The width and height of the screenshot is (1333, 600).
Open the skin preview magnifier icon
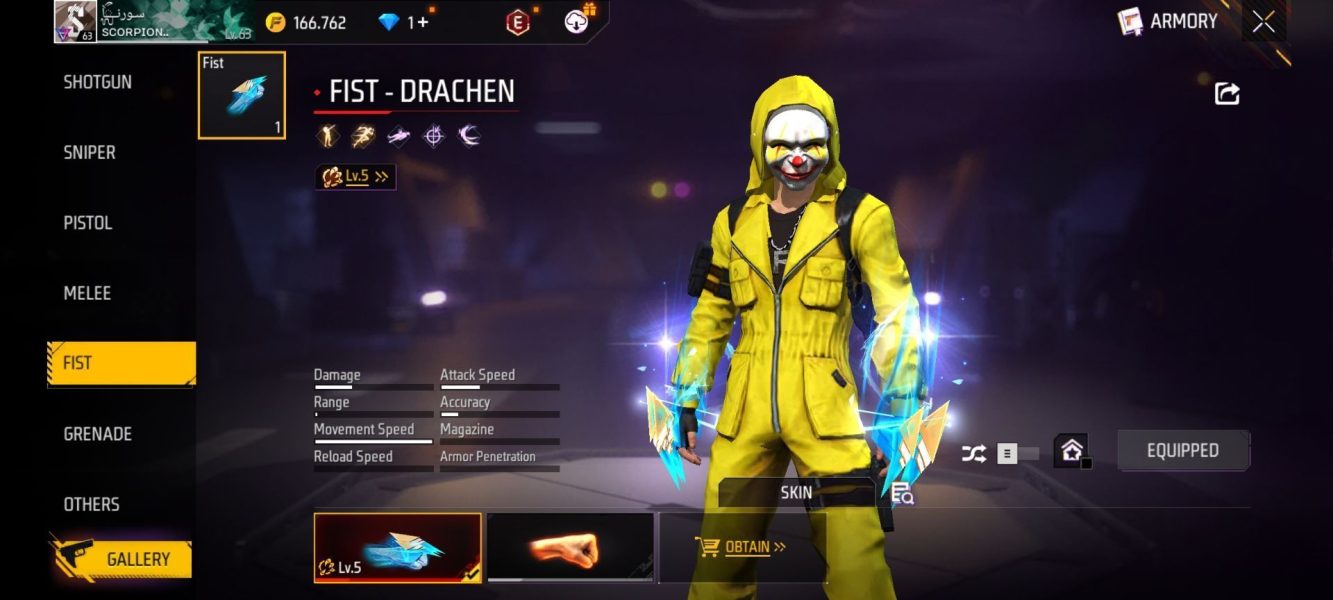(902, 492)
